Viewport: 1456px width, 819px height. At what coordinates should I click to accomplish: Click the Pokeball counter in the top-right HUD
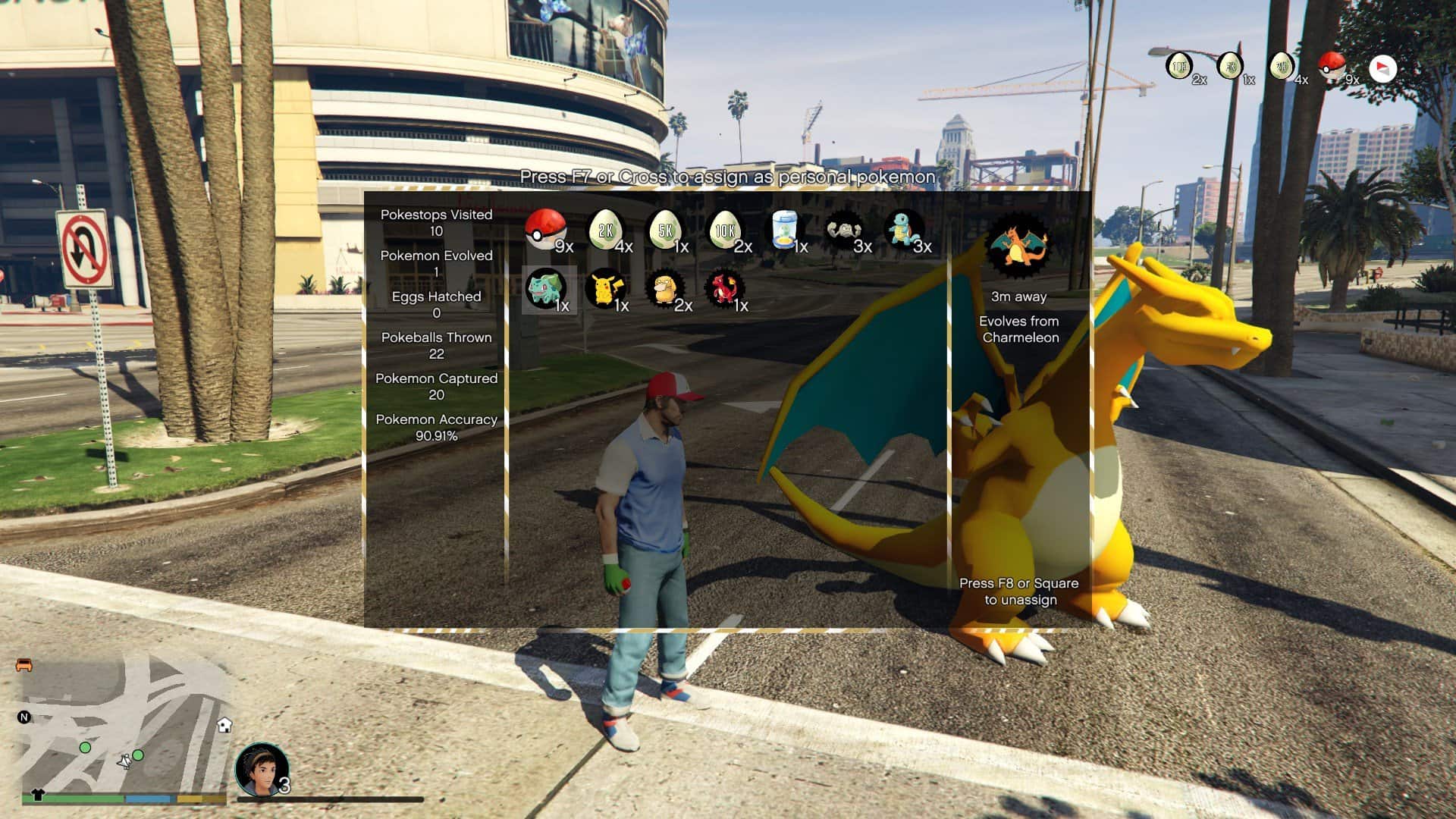(1332, 67)
